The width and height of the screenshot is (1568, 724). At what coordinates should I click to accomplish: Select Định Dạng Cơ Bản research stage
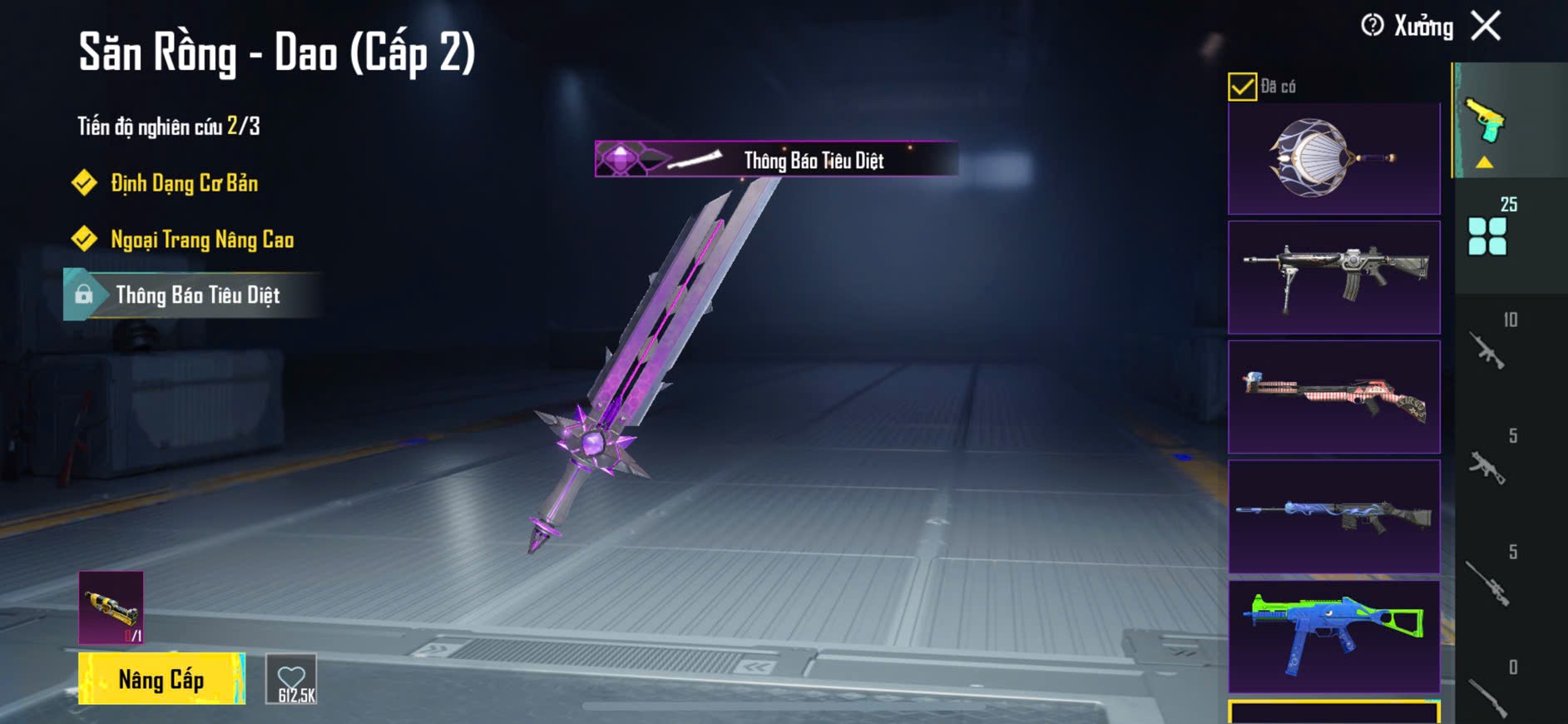[x=184, y=183]
